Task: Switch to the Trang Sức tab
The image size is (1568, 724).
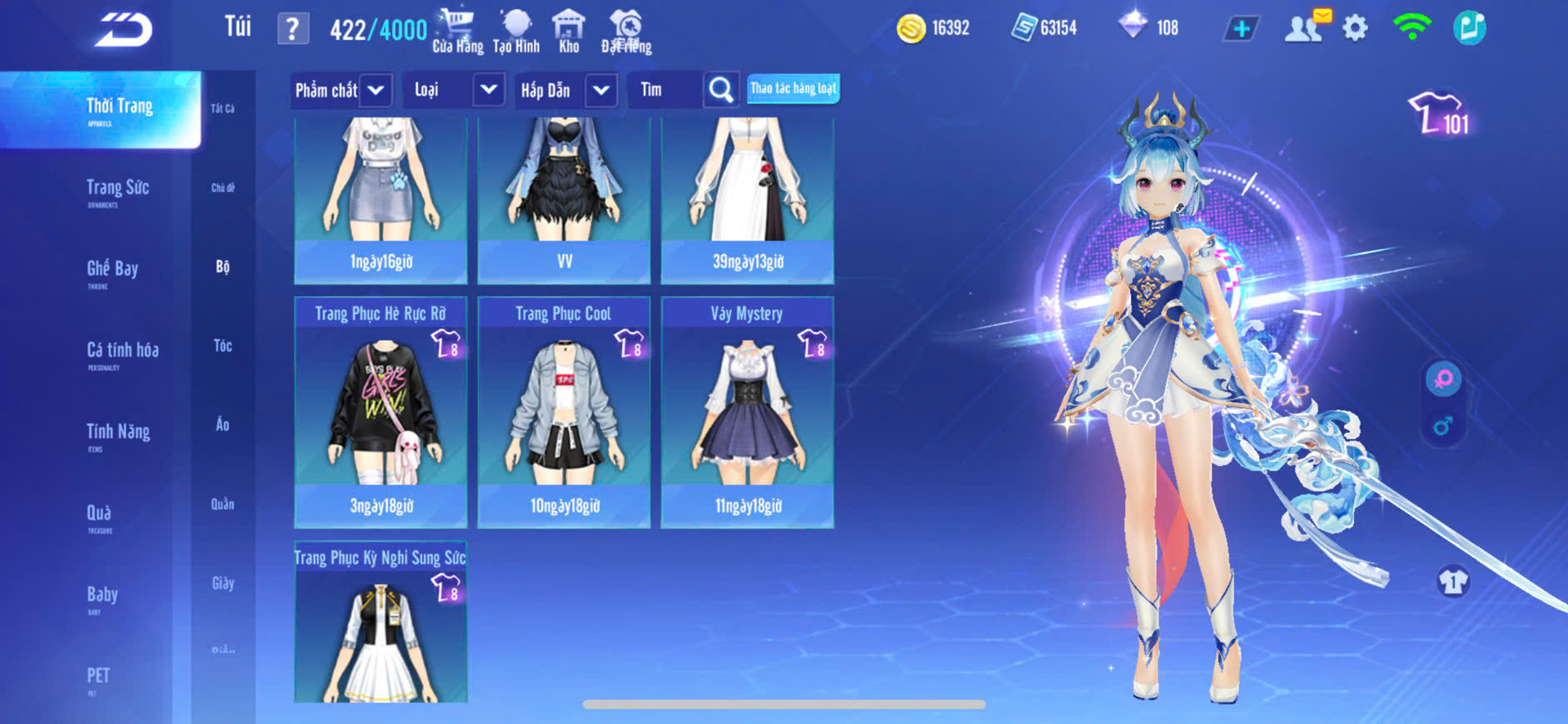Action: (x=117, y=190)
